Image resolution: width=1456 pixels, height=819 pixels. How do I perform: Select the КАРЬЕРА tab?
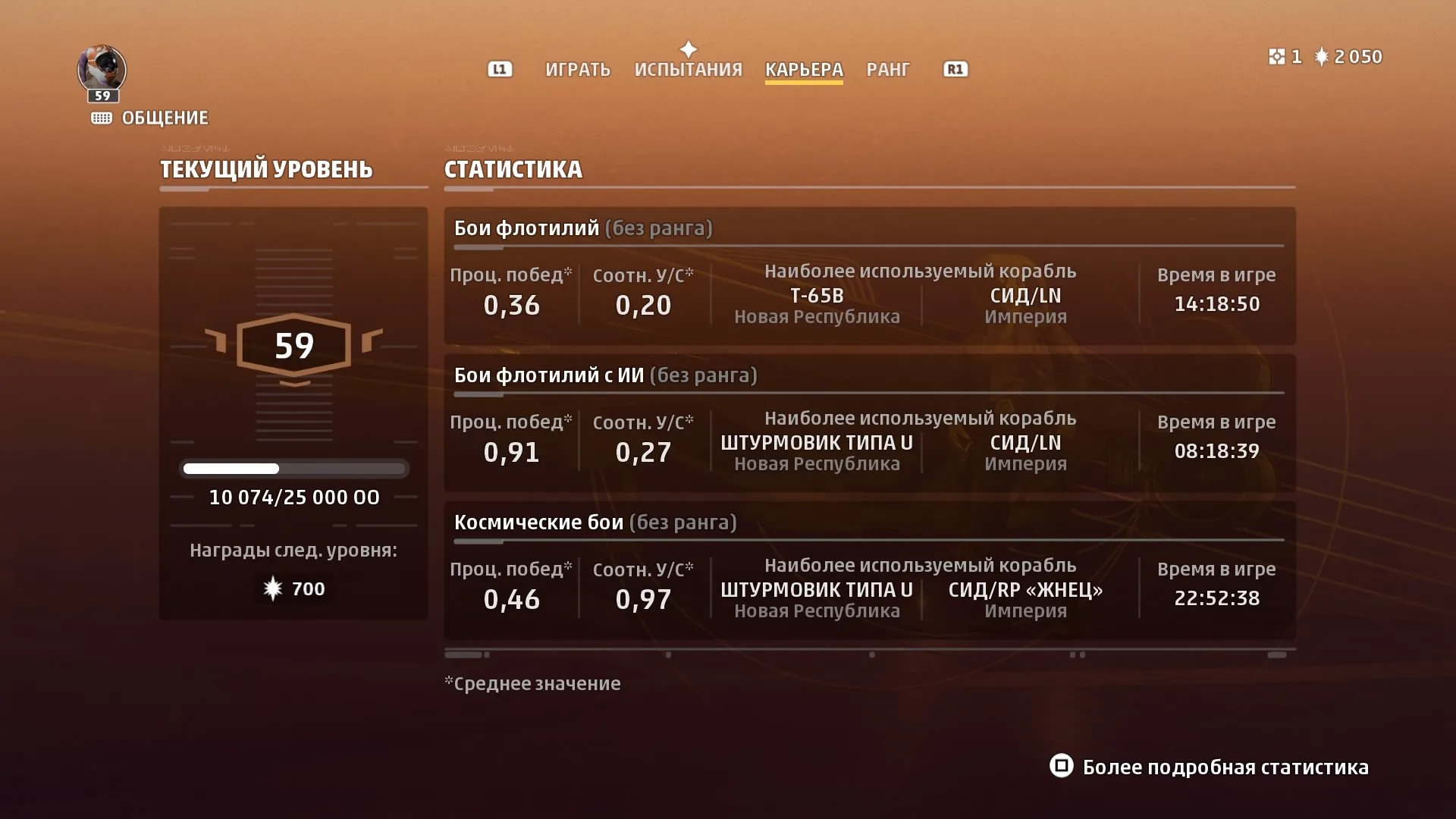[804, 70]
